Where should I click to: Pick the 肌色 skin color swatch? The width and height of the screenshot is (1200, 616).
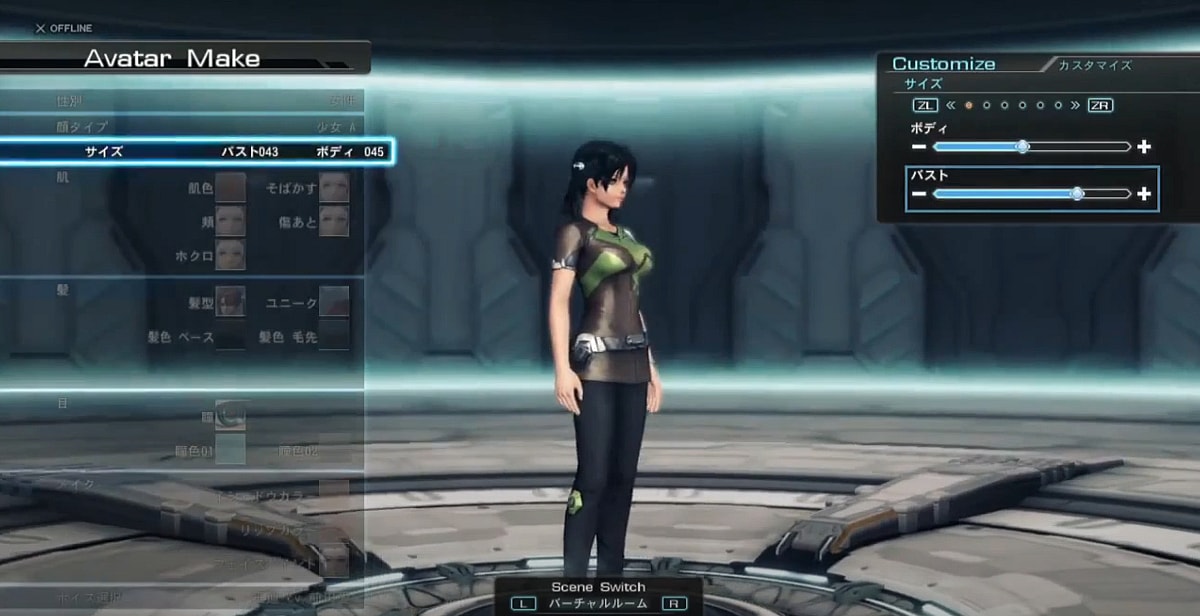[x=231, y=187]
